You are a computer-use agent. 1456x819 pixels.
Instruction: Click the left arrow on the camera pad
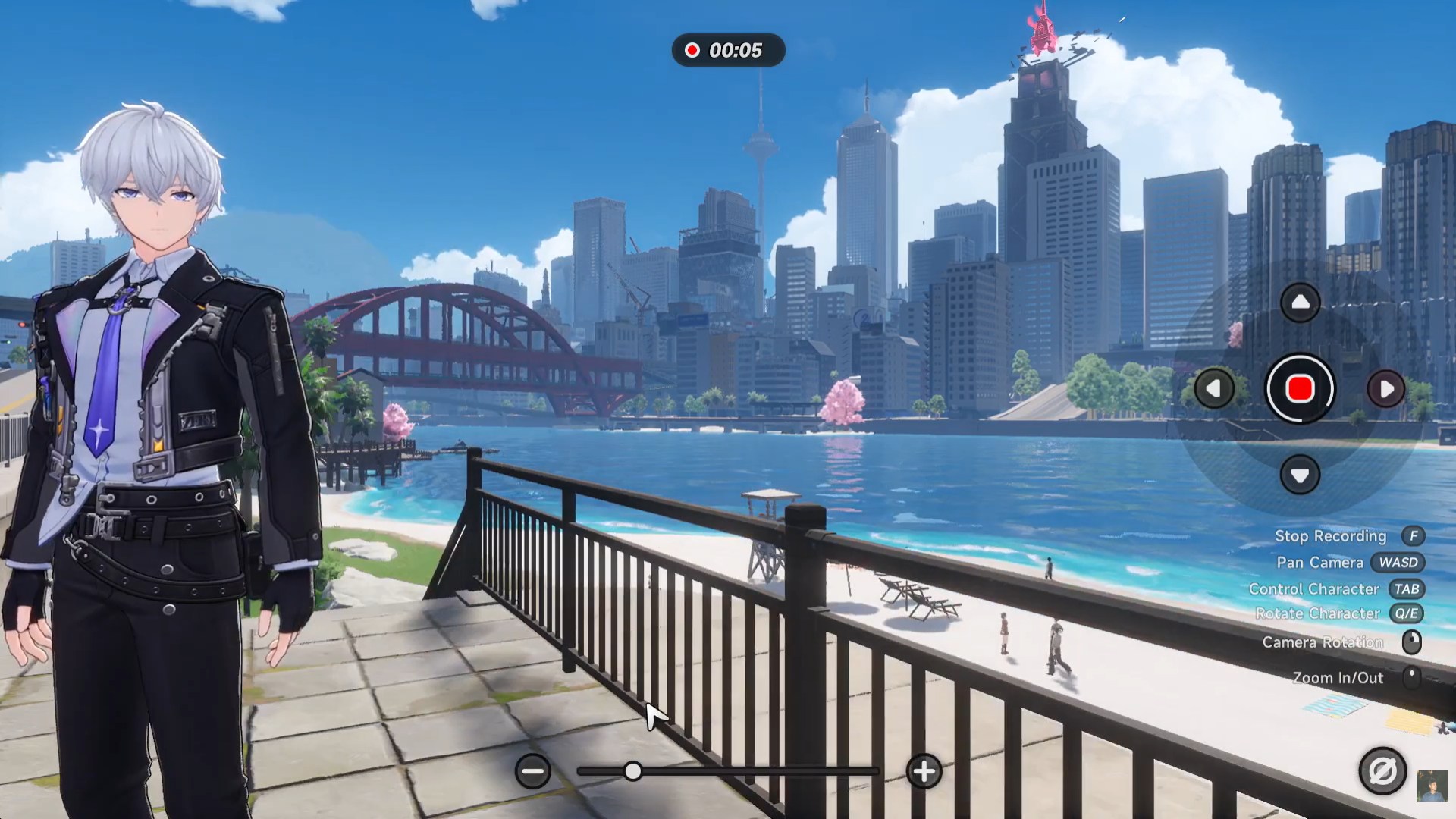[1214, 389]
